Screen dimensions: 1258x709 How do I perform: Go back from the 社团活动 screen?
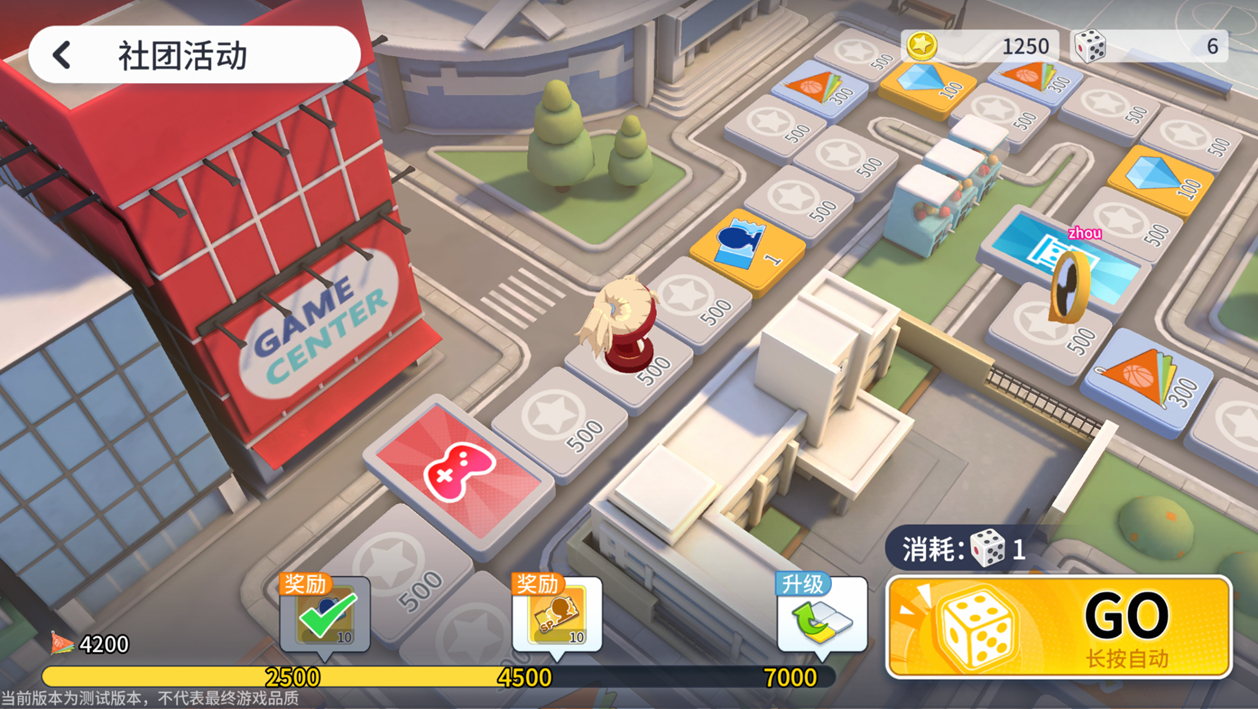click(x=63, y=55)
